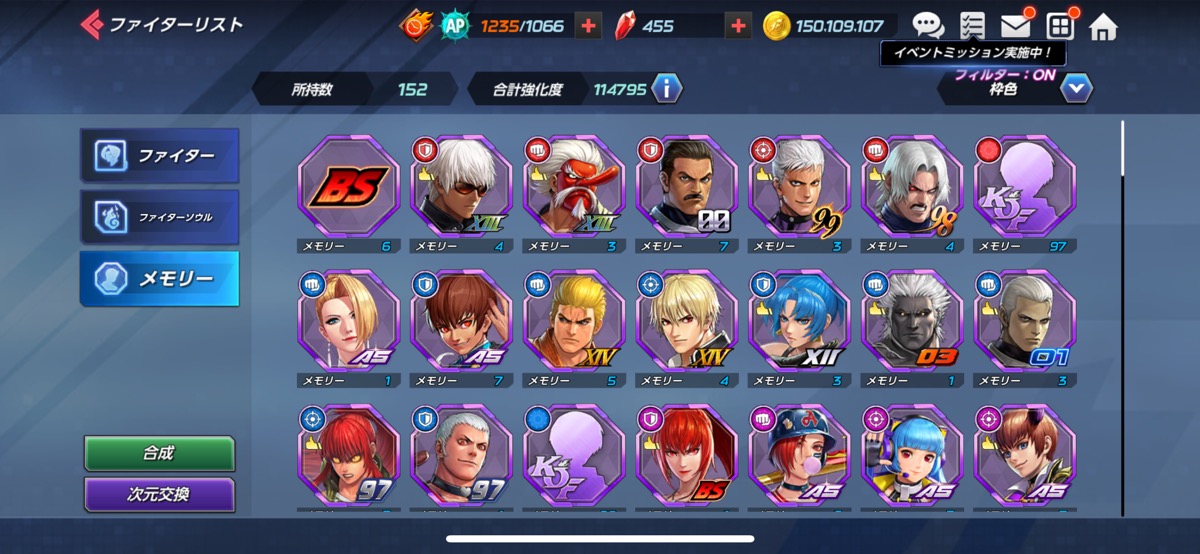The width and height of the screenshot is (1200, 554).
Task: Add more AP with the plus button
Action: [x=589, y=26]
